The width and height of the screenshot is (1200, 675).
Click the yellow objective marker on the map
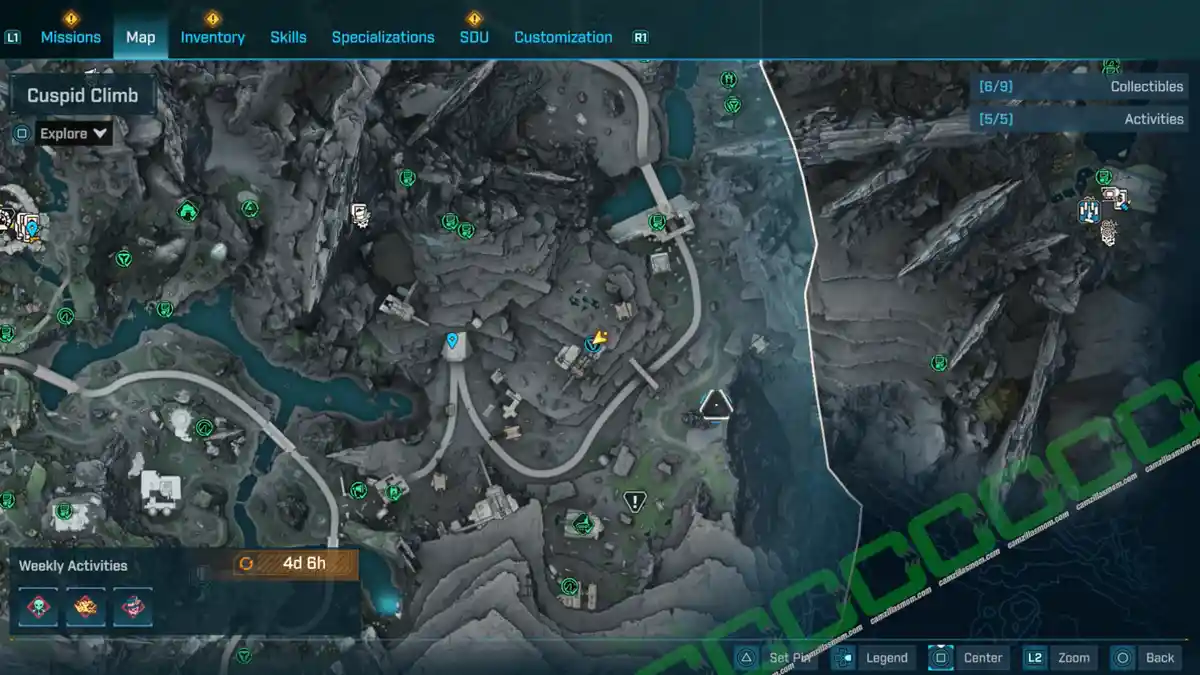pyautogui.click(x=600, y=338)
